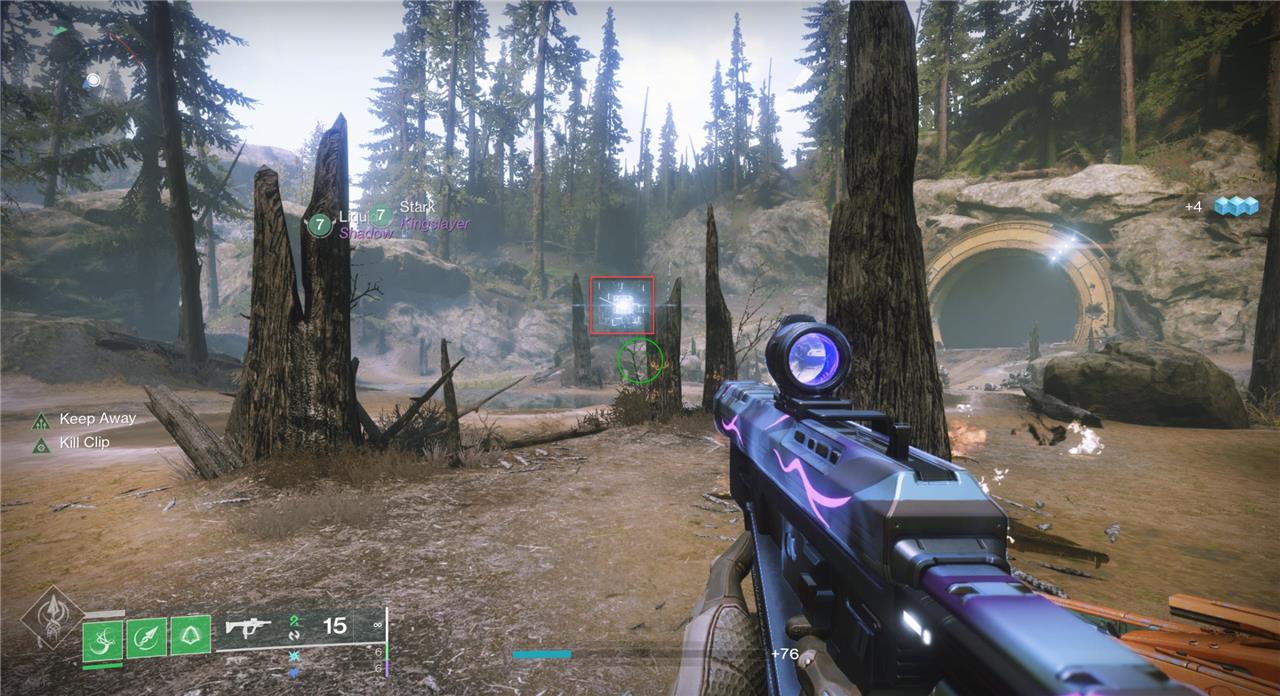Click the blue cube stack loot icon
1280x696 pixels.
tap(1235, 206)
